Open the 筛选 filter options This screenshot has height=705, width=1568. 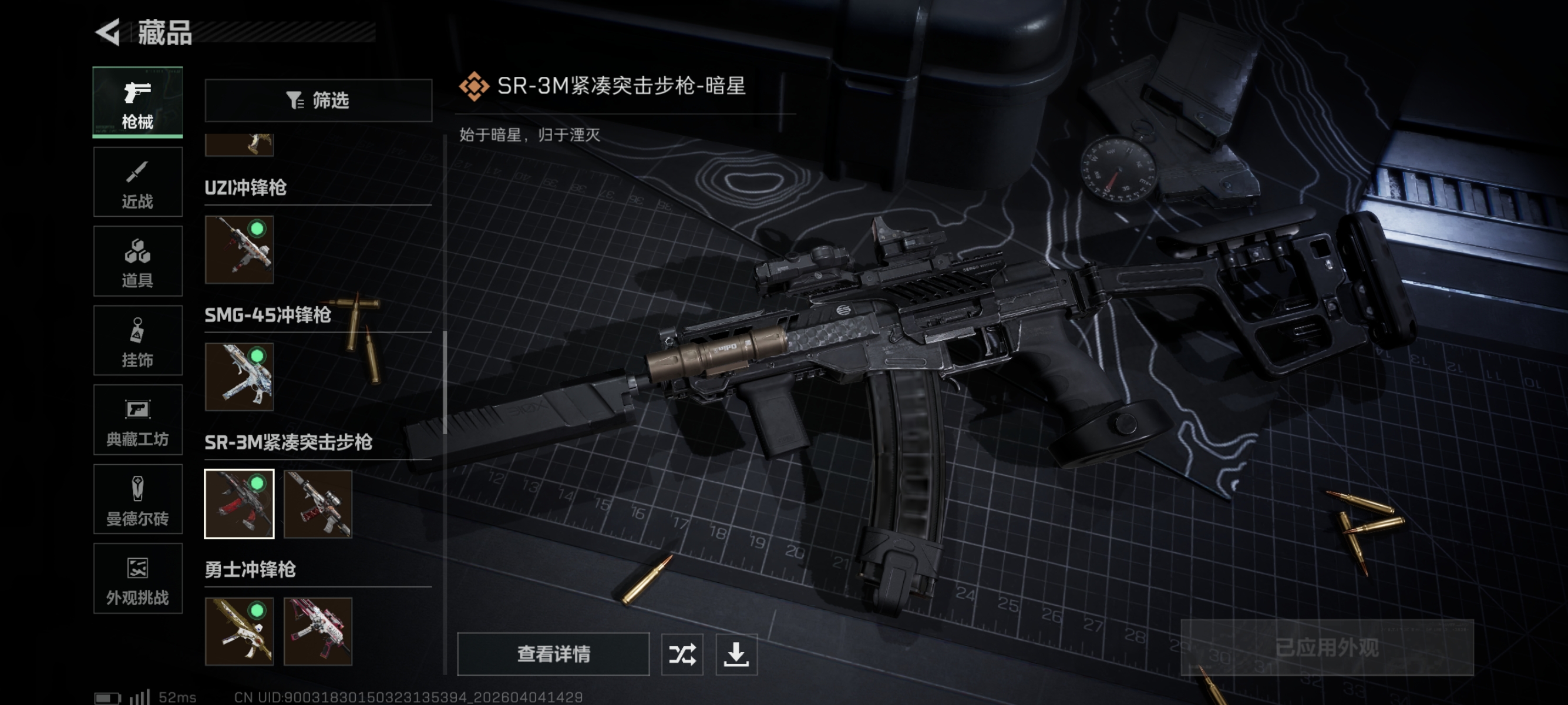(318, 100)
